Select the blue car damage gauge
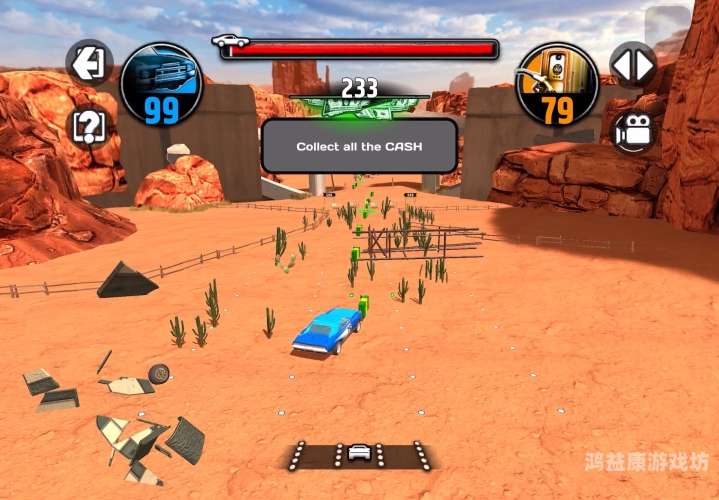The width and height of the screenshot is (719, 500). click(x=161, y=83)
